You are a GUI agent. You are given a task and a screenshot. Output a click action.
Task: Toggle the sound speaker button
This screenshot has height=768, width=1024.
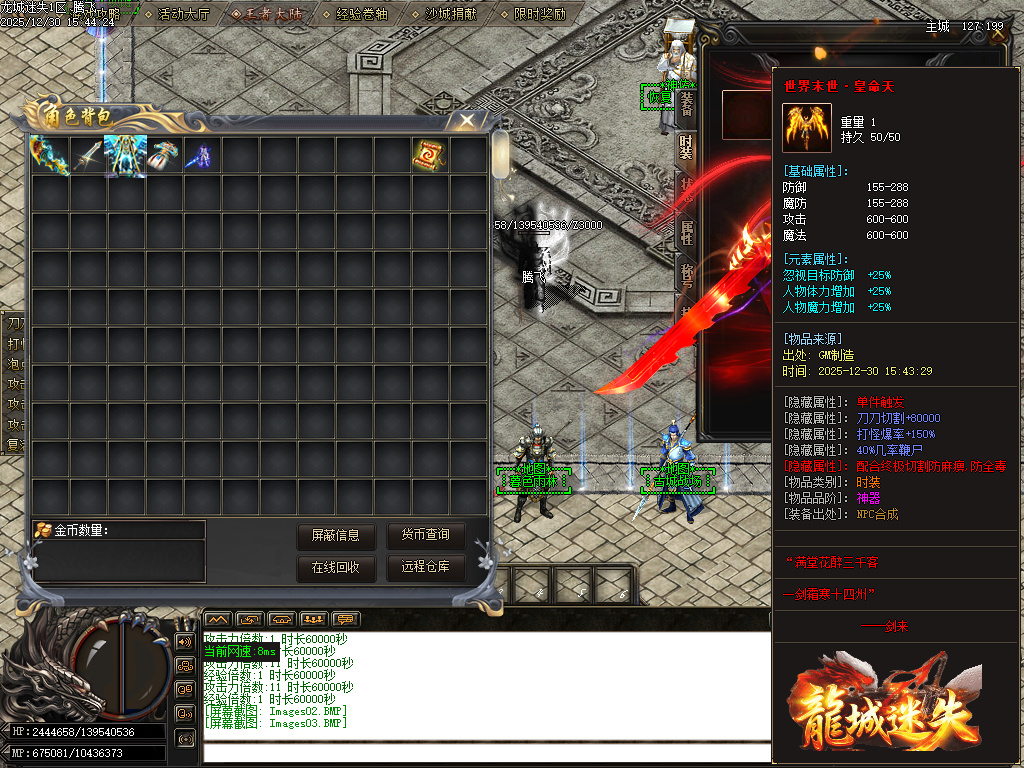coord(184,640)
